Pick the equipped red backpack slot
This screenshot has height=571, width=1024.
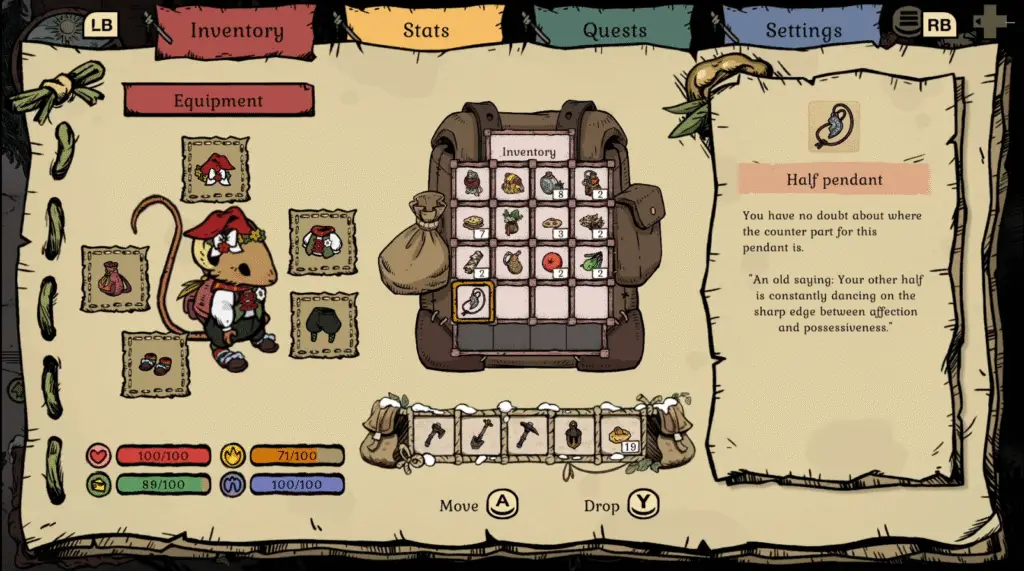click(114, 278)
